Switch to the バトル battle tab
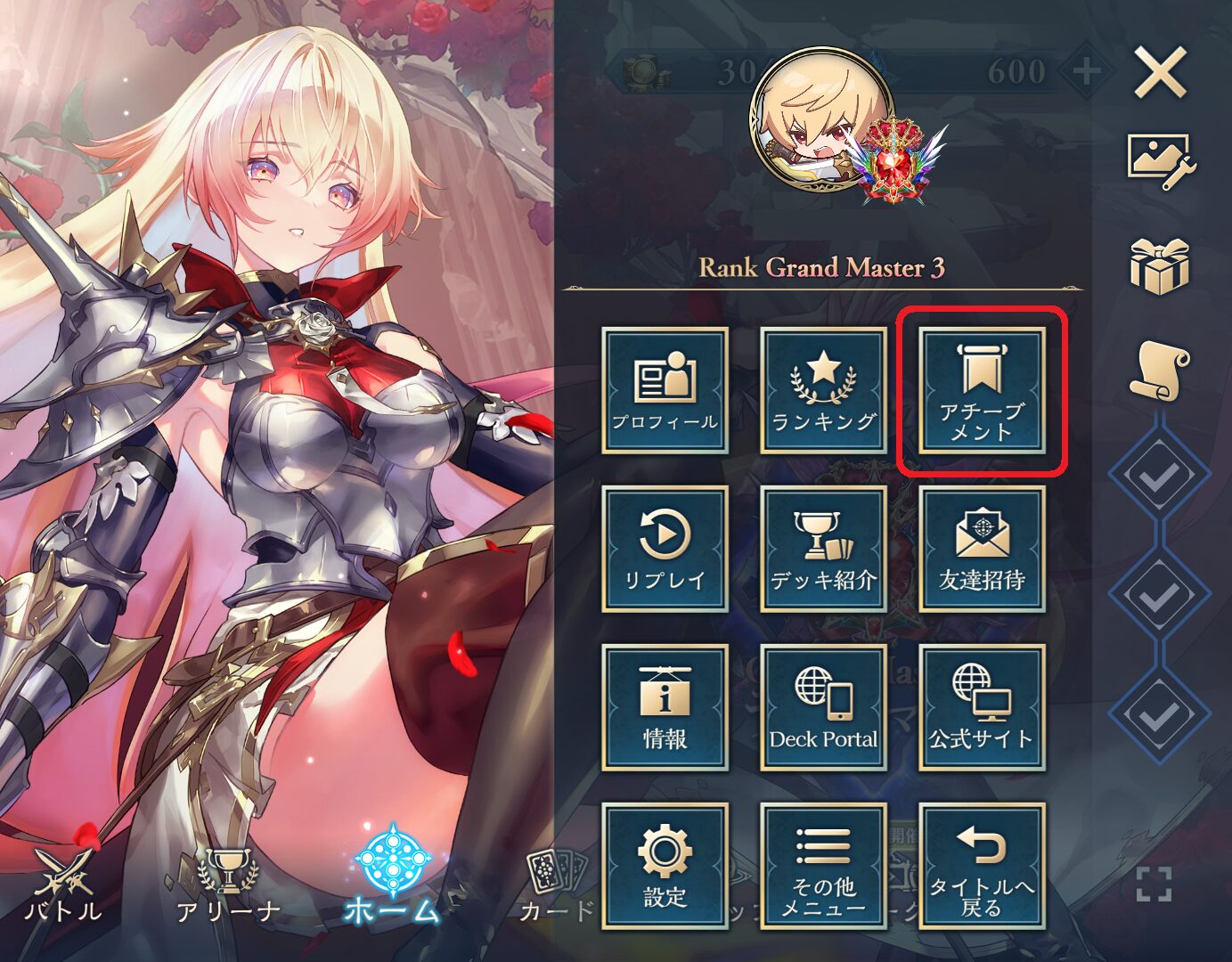 pos(63,886)
